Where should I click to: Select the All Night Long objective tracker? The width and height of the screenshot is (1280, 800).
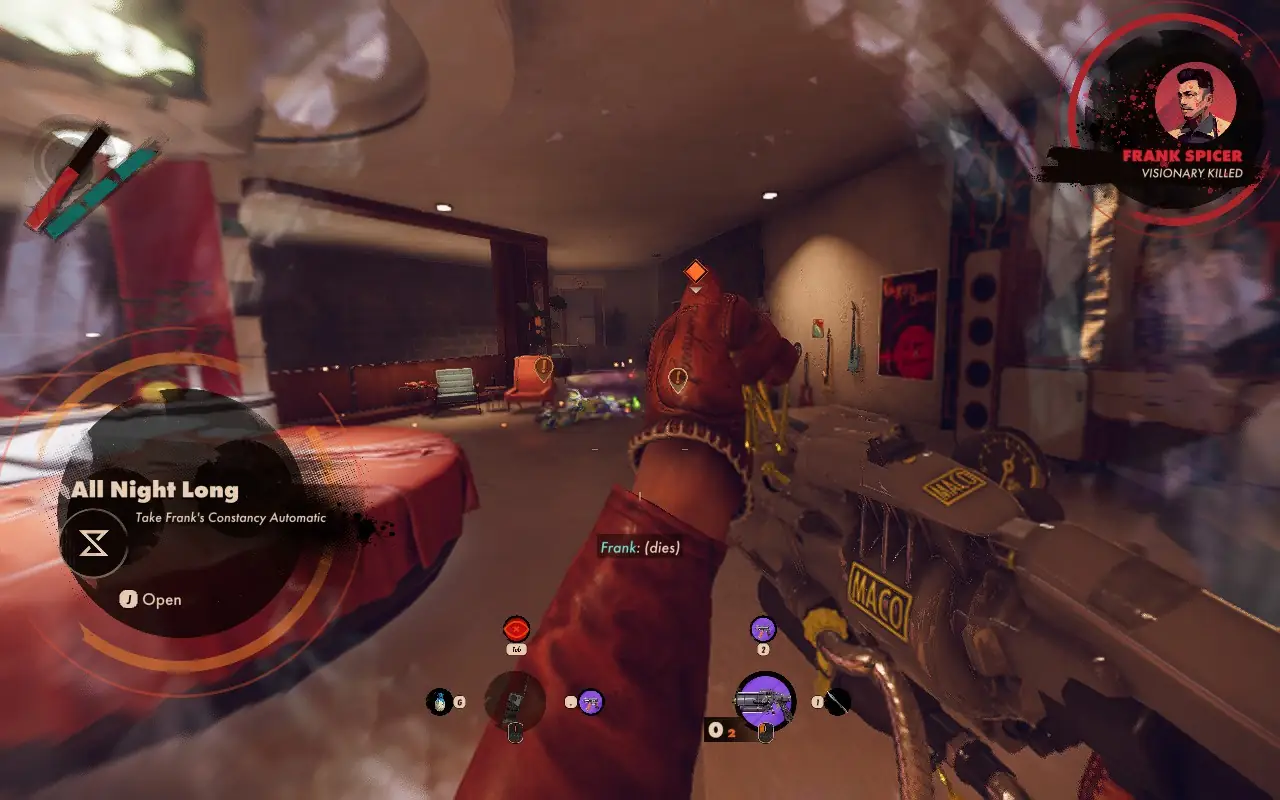pos(155,490)
